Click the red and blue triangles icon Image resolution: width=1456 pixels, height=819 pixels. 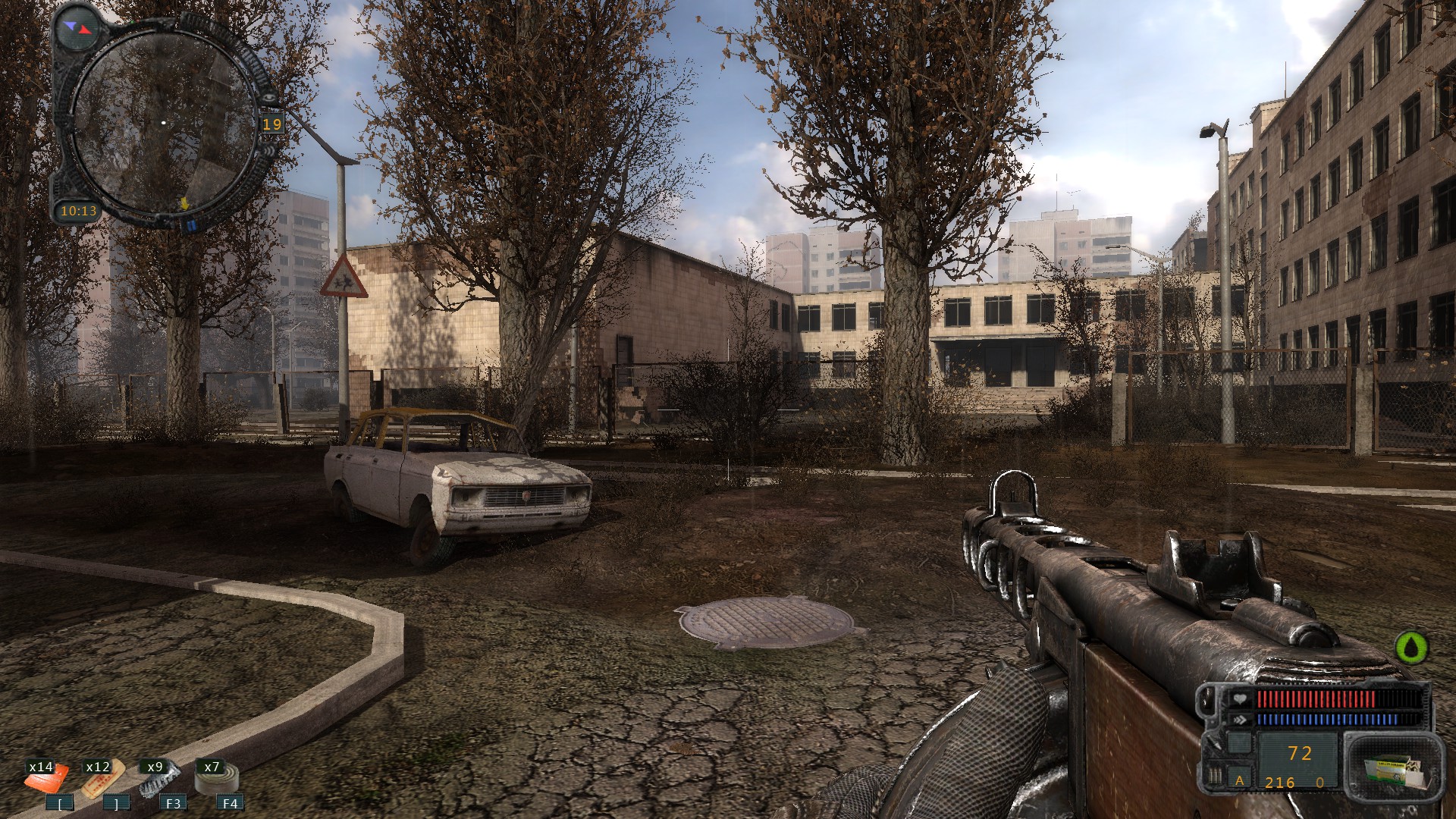79,28
